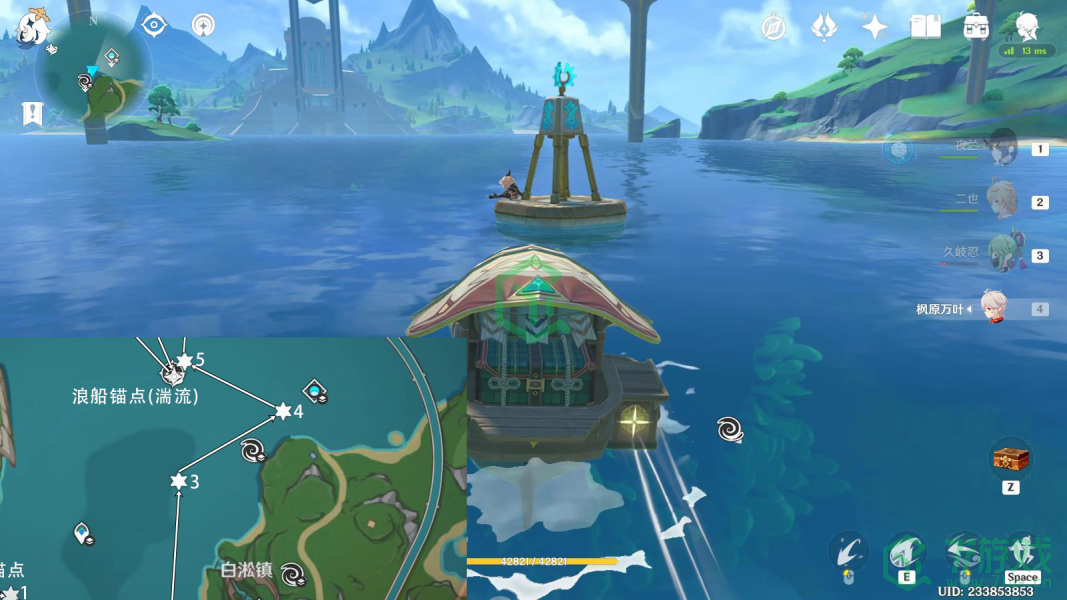Click the jumping-figure disembark icon
The width and height of the screenshot is (1067, 600).
(1022, 552)
